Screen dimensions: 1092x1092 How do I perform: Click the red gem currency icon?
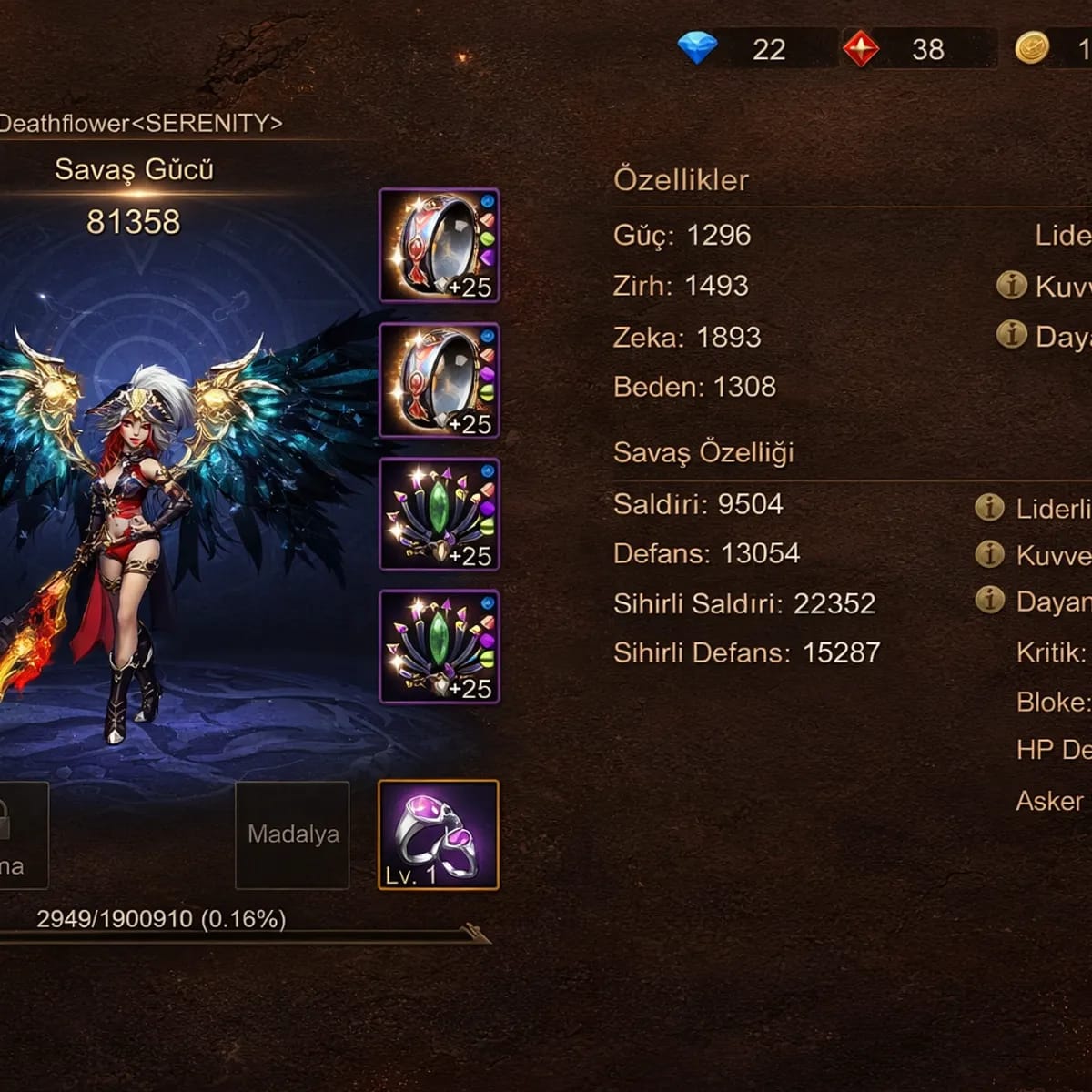860,48
